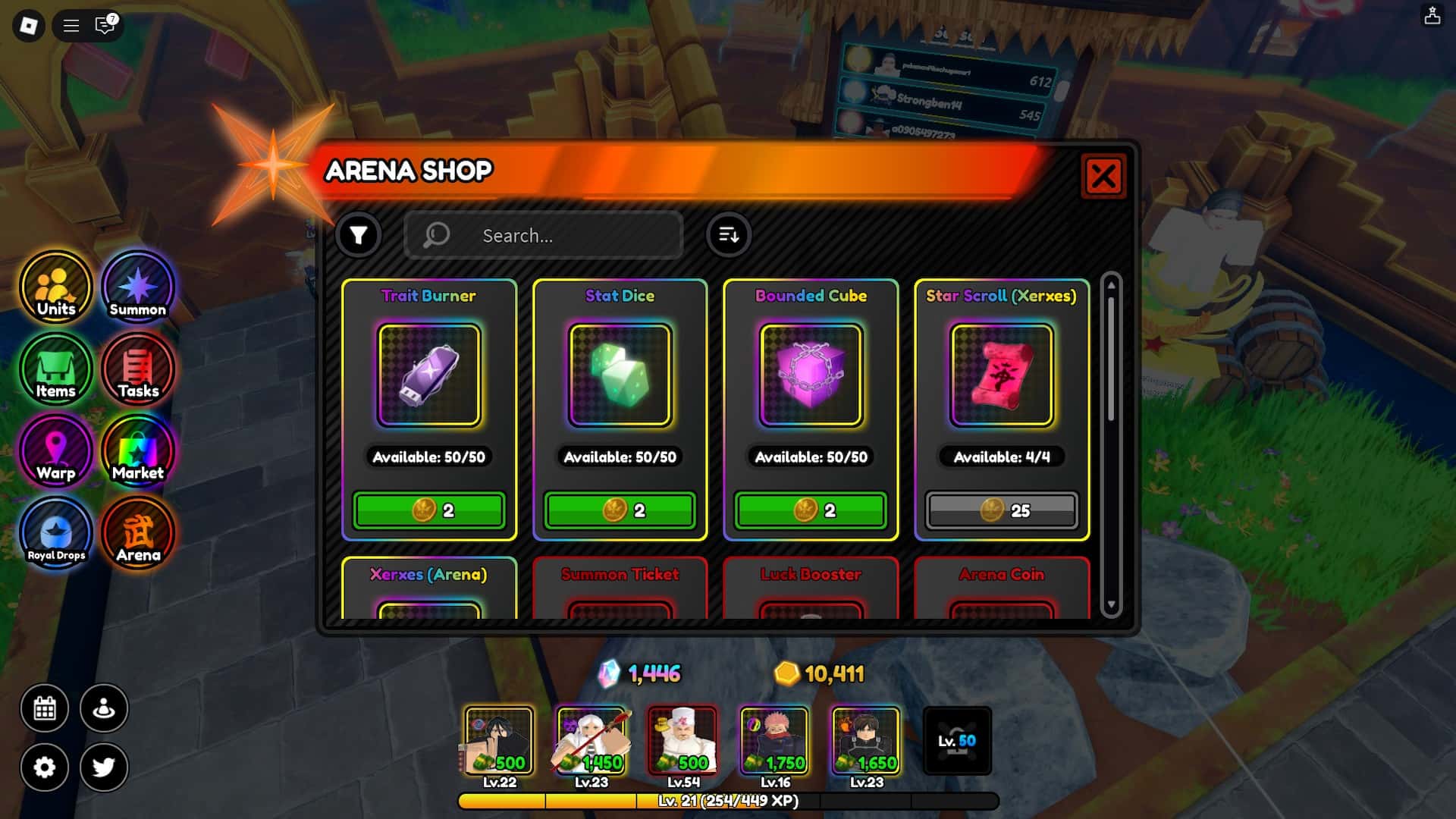Open the Warp menu

click(56, 451)
